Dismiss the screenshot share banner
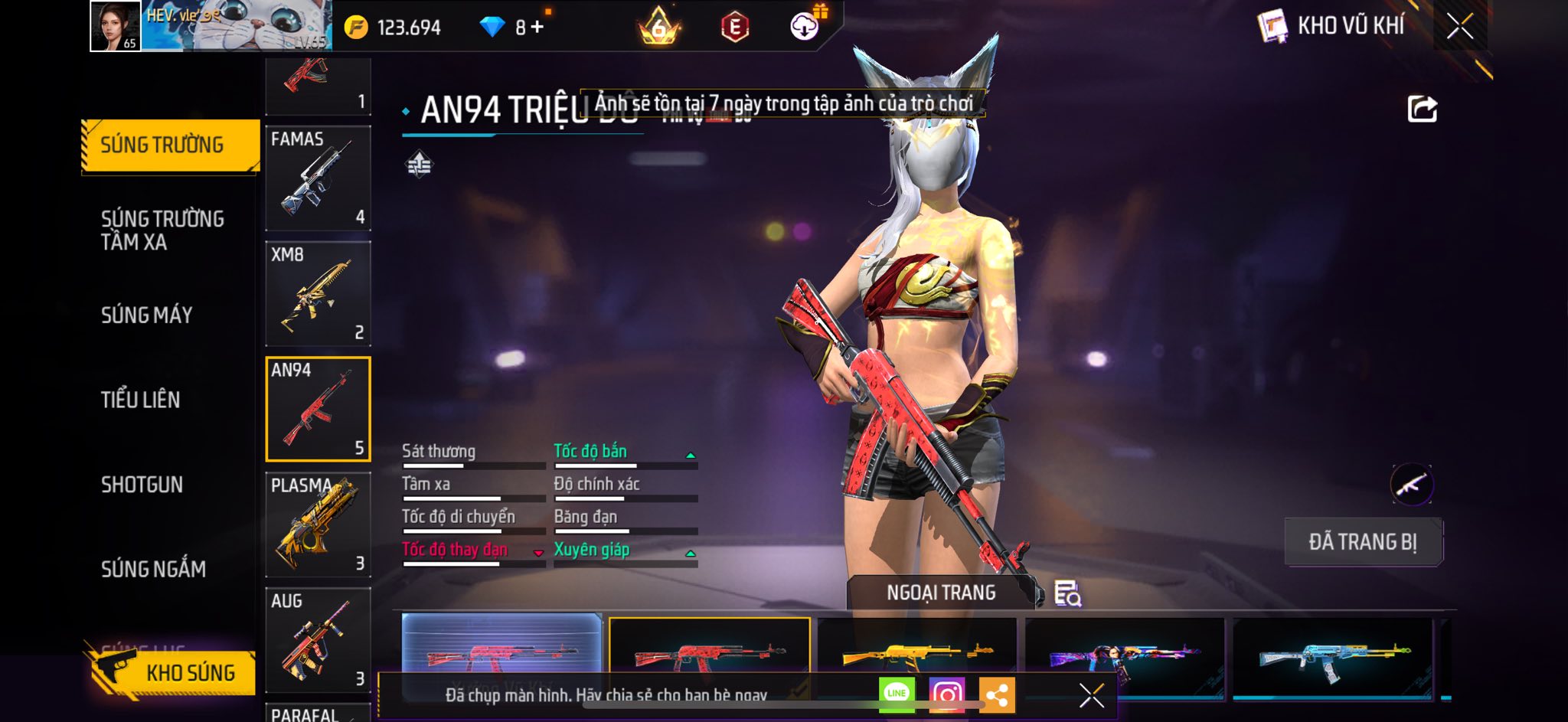This screenshot has height=722, width=1568. (1091, 695)
